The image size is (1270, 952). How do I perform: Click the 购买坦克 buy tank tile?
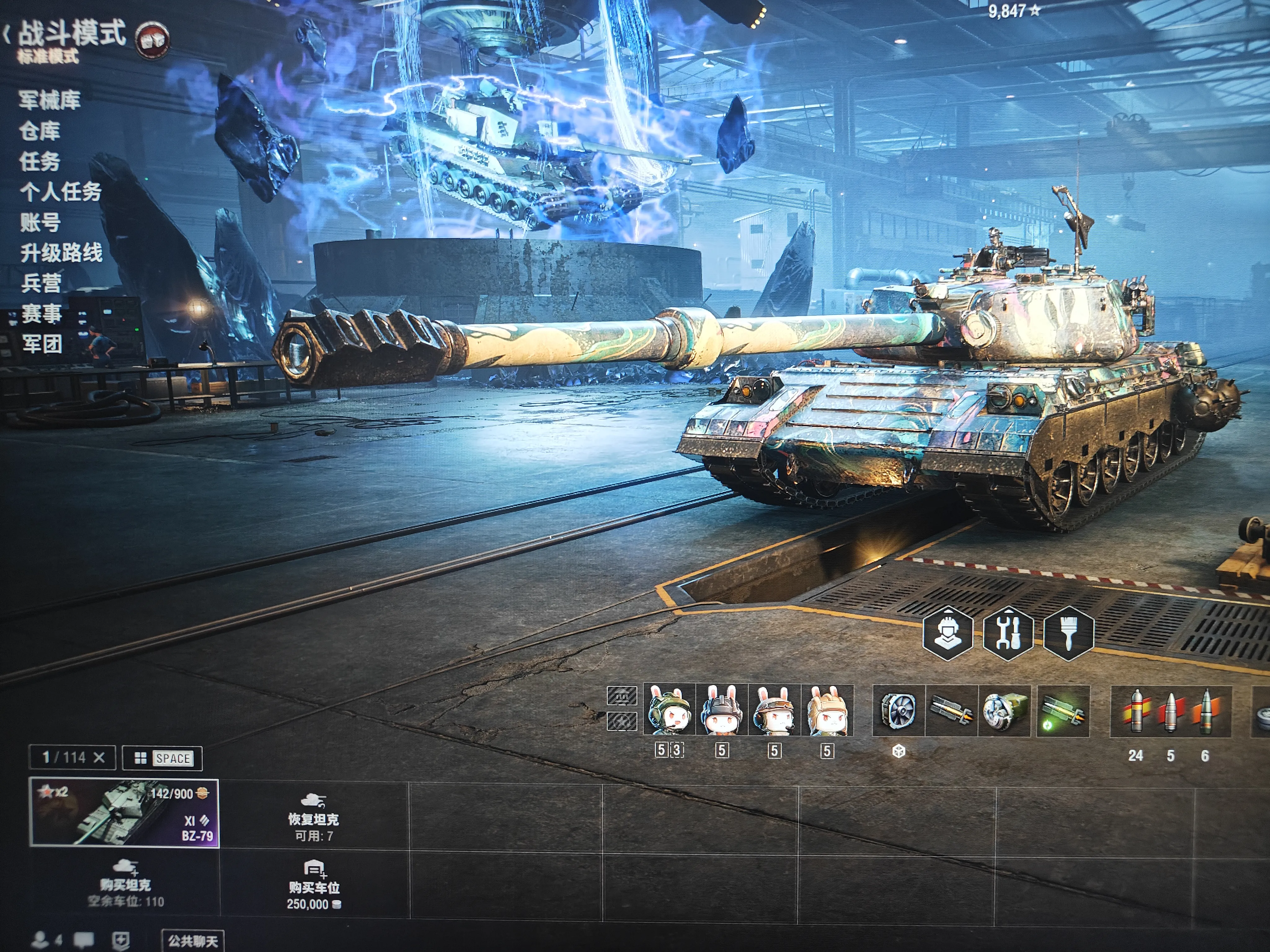pyautogui.click(x=125, y=884)
